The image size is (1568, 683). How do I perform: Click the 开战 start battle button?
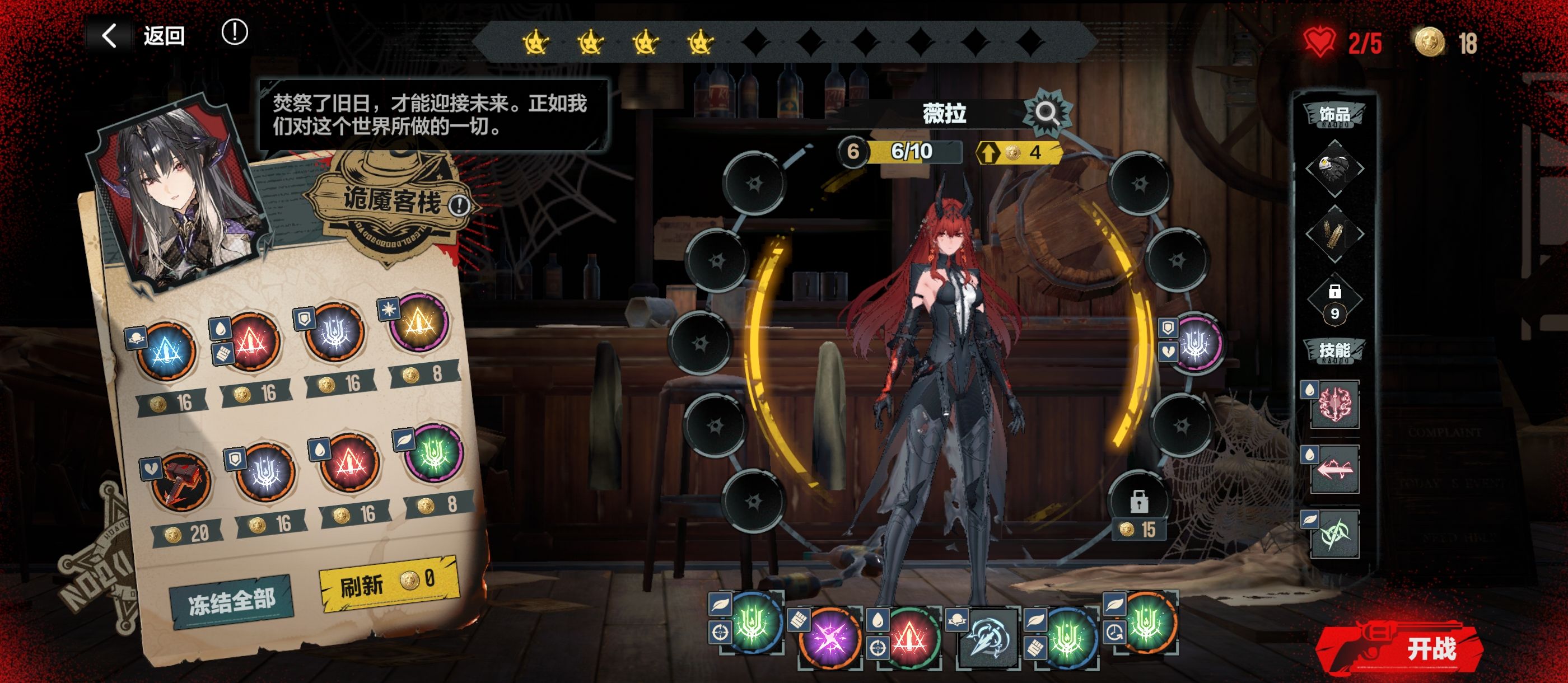(x=1406, y=648)
